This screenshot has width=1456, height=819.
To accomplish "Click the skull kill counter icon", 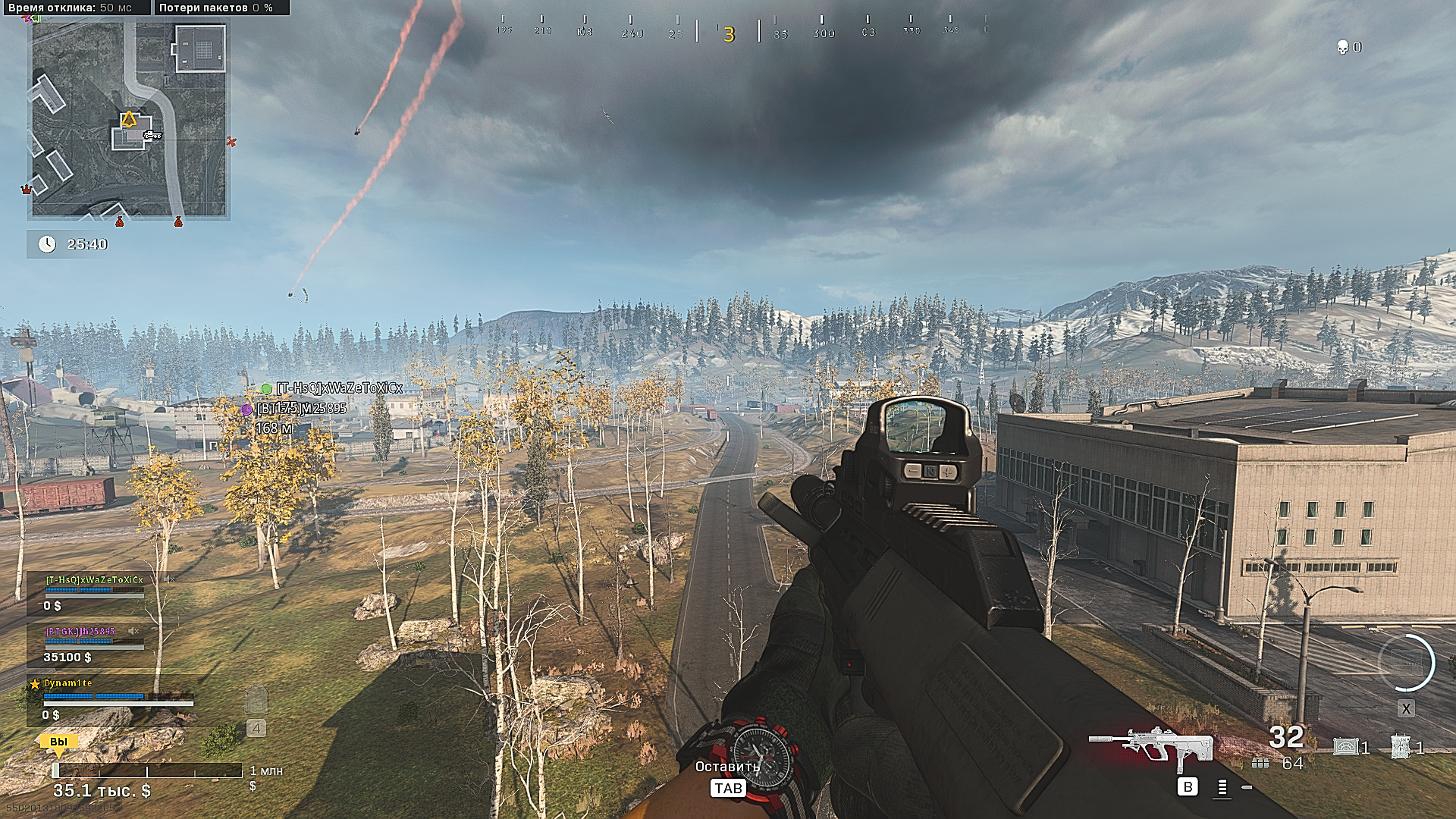I will coord(1342,47).
